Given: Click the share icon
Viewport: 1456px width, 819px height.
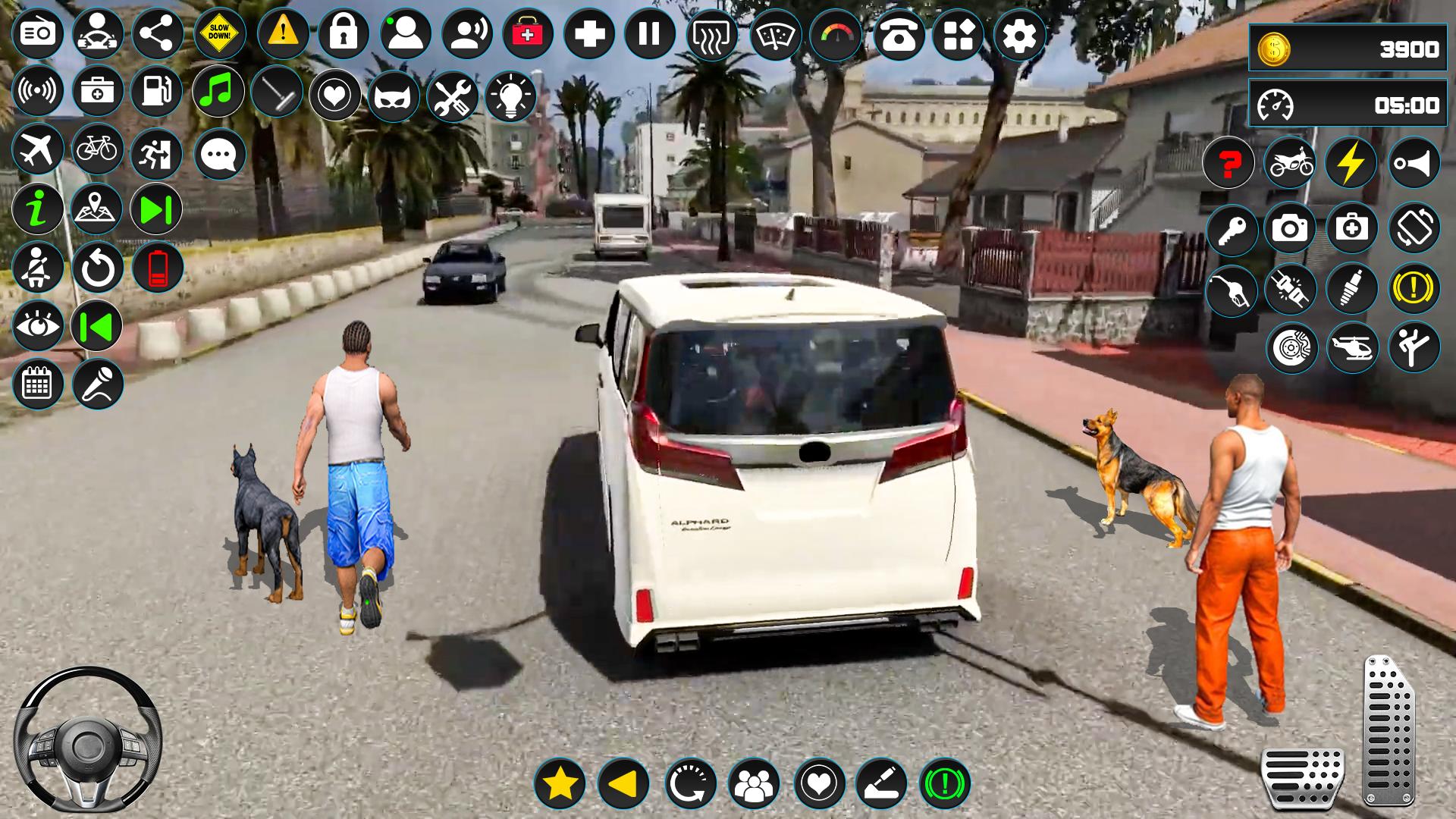Looking at the screenshot, I should [158, 34].
